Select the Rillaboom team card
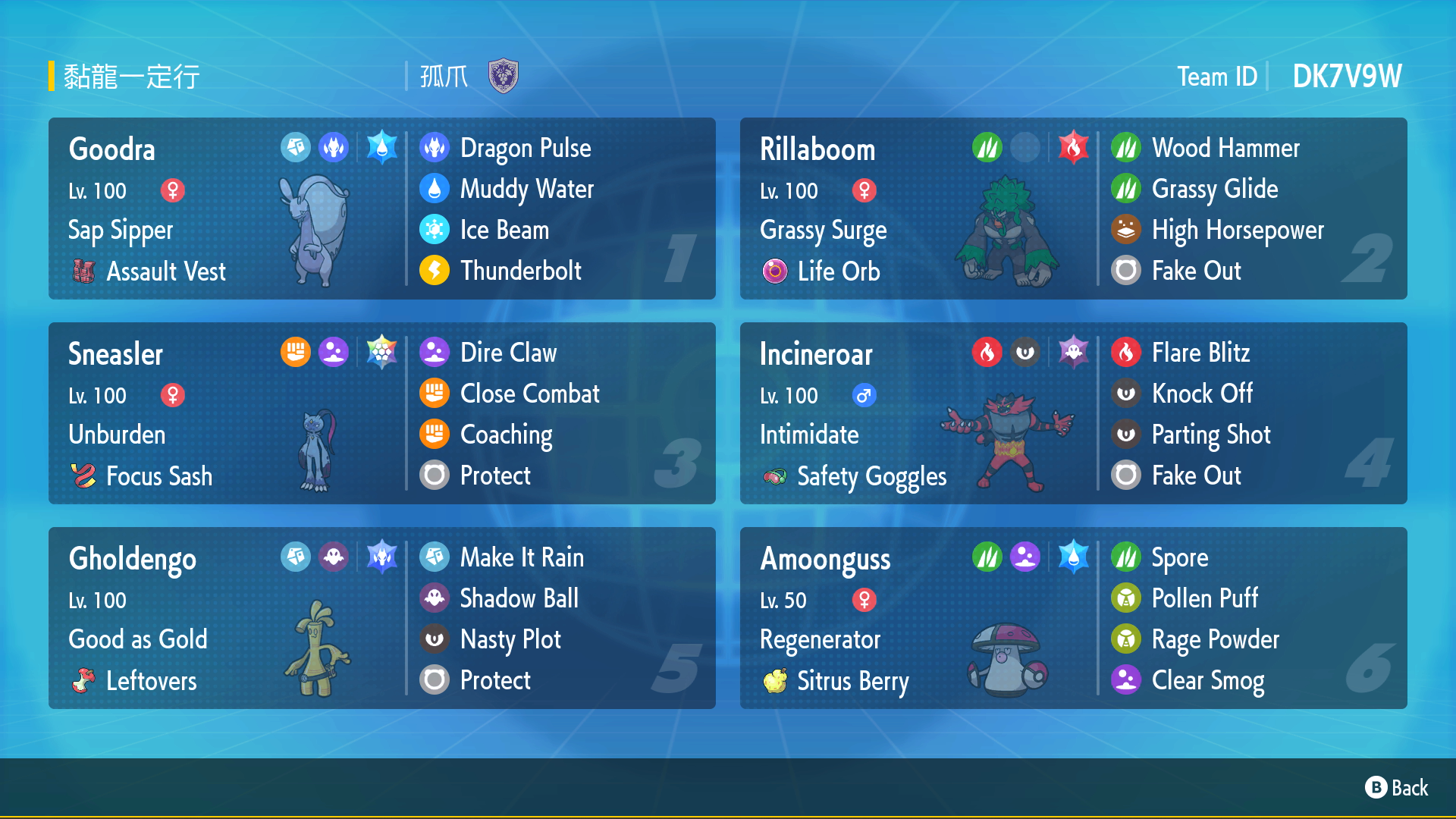Screen dimensions: 1456x819 pyautogui.click(x=1073, y=209)
